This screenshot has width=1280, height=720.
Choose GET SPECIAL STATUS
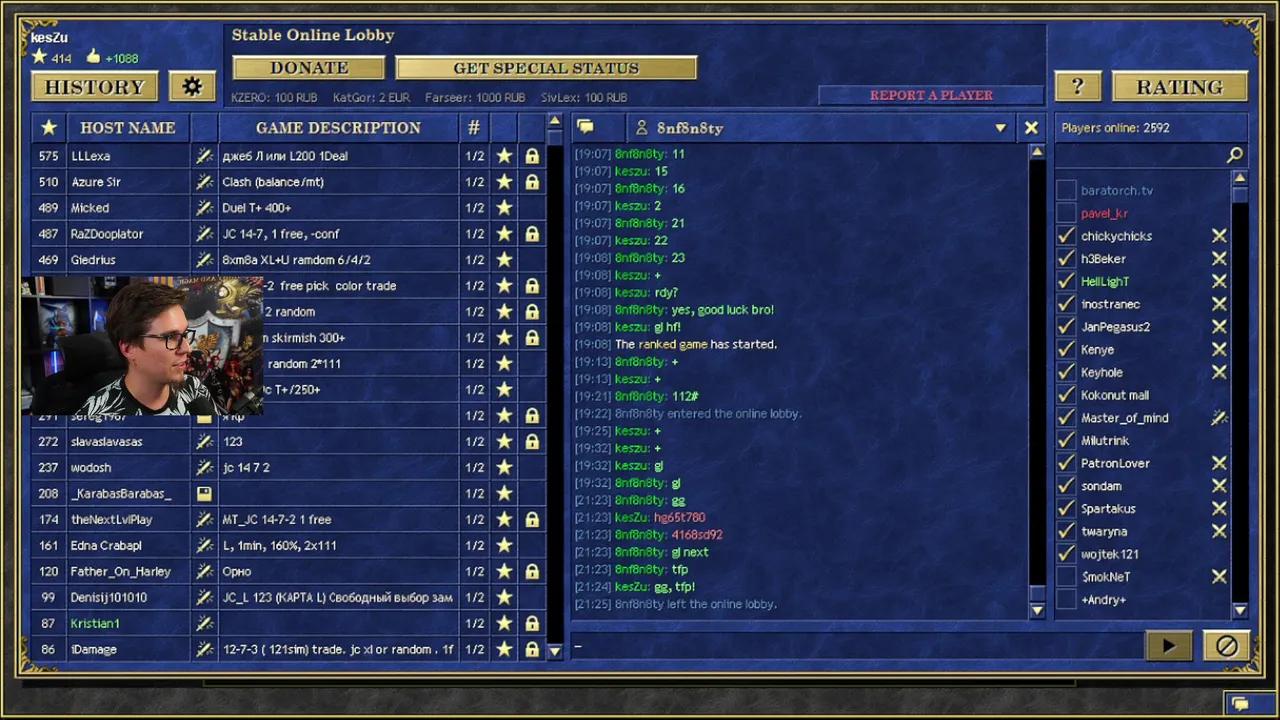tap(546, 68)
